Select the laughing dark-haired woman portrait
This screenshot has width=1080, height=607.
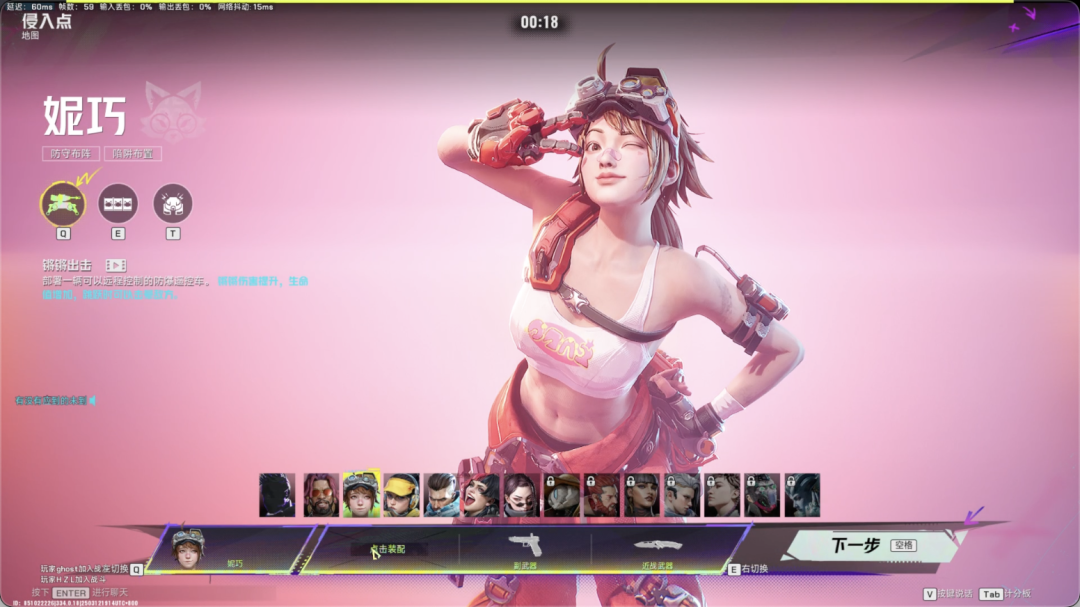[x=481, y=495]
